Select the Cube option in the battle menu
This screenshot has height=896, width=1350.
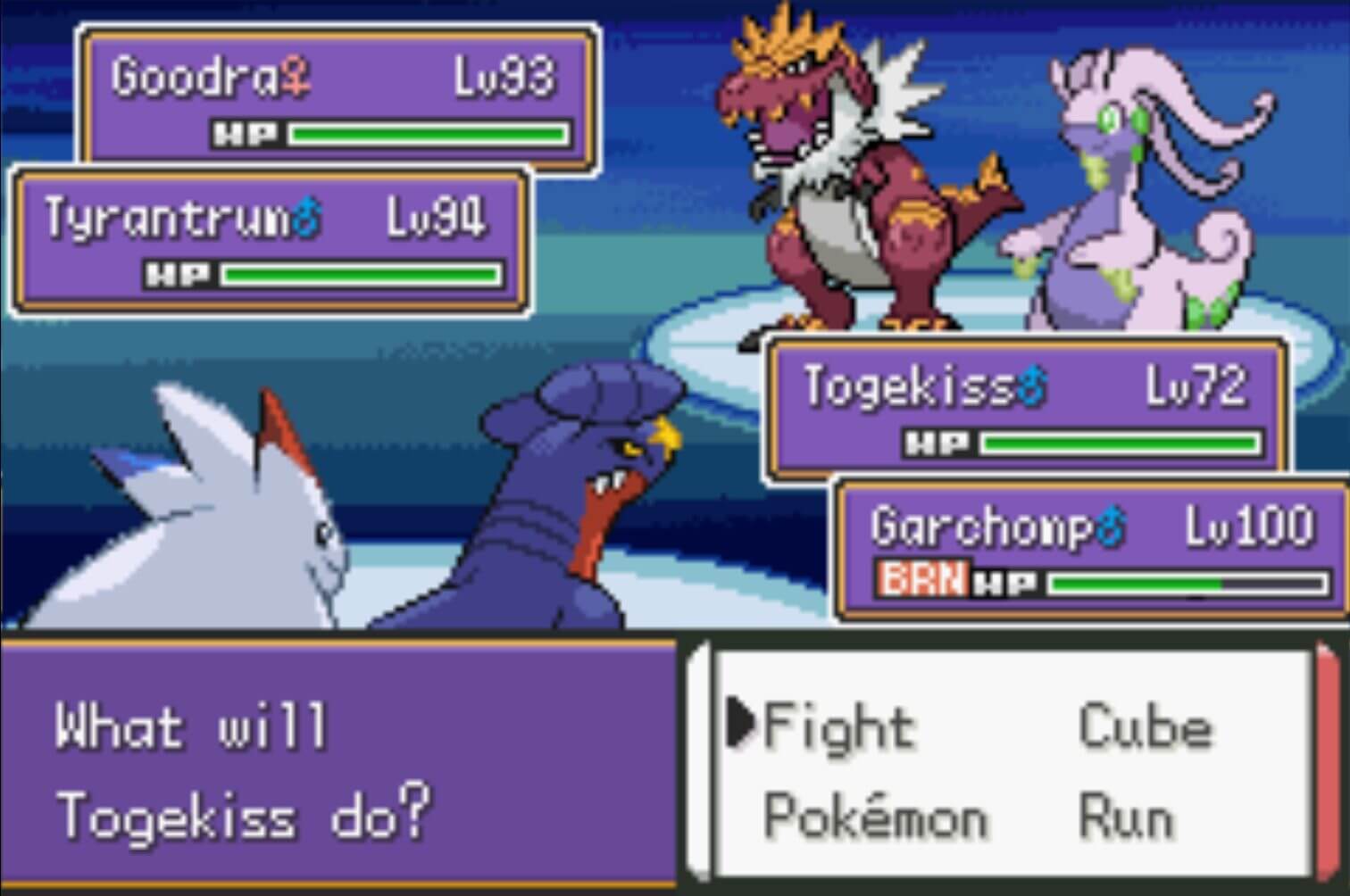[x=1146, y=725]
